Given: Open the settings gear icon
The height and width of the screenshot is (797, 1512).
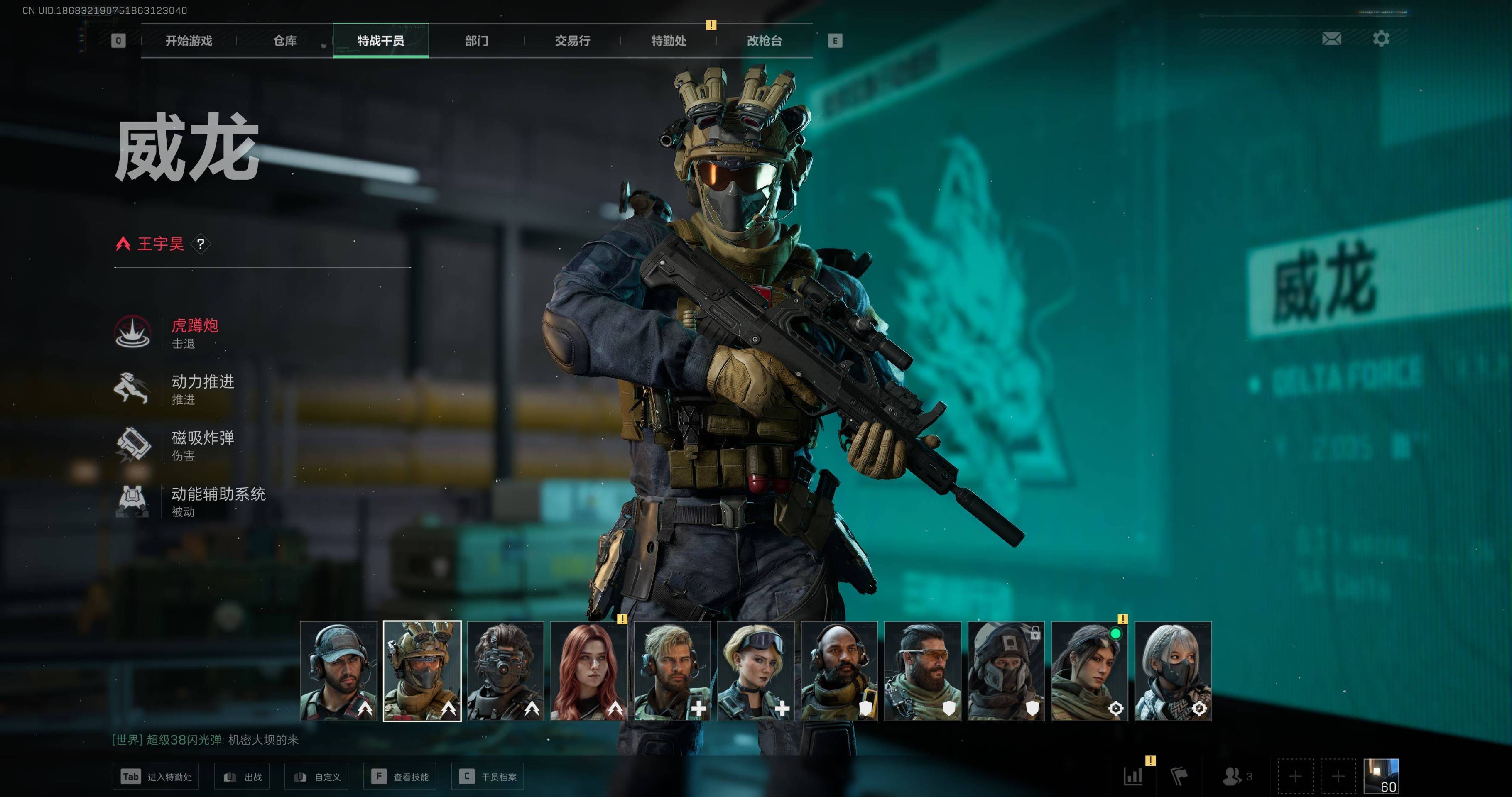Looking at the screenshot, I should pos(1381,39).
